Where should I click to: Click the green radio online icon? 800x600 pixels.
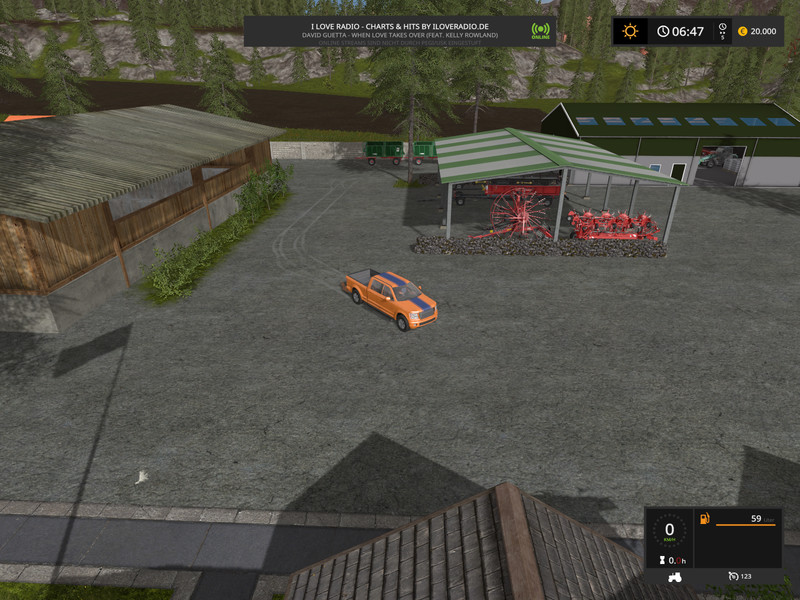coord(541,30)
